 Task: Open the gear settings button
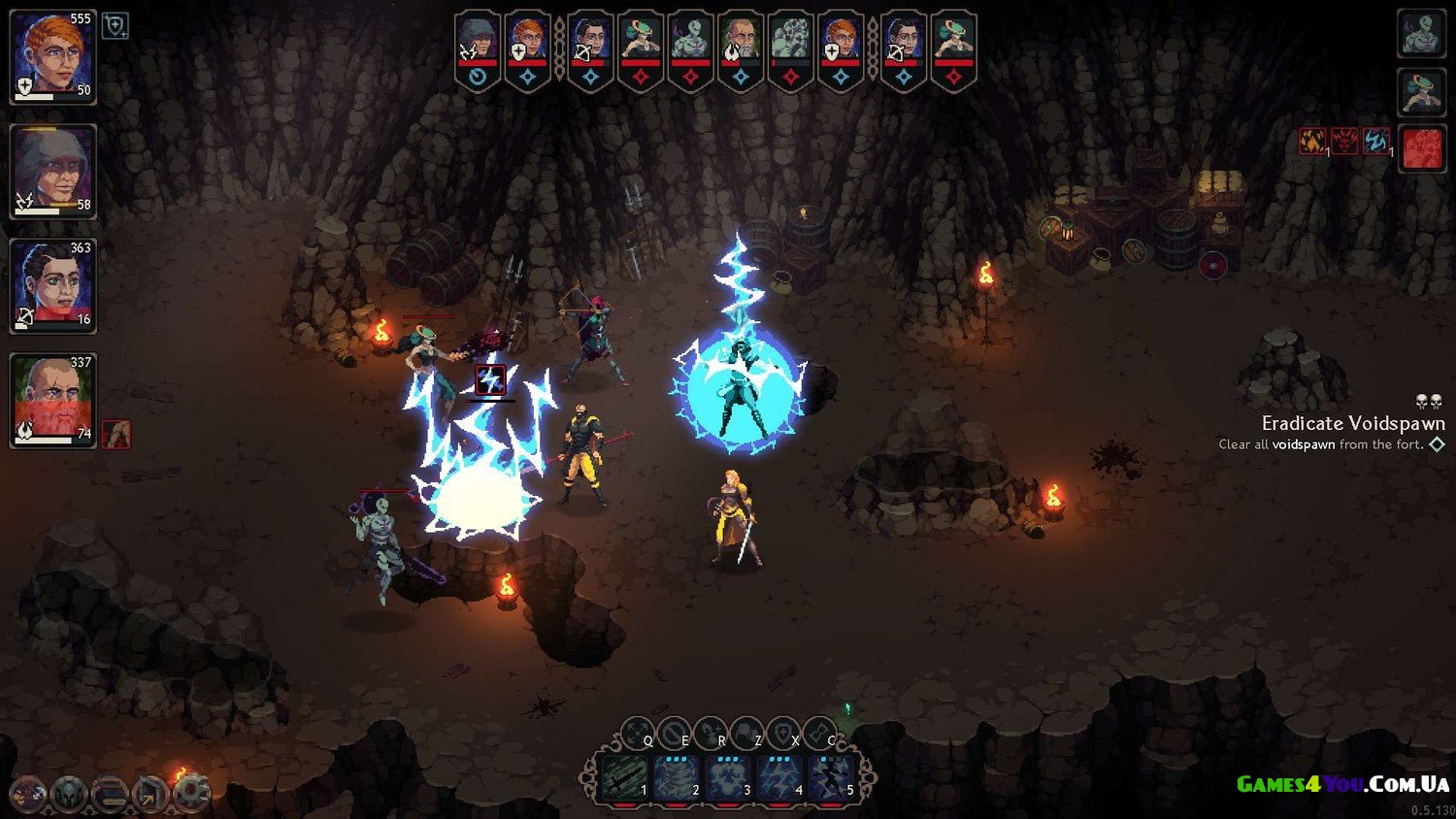click(192, 793)
